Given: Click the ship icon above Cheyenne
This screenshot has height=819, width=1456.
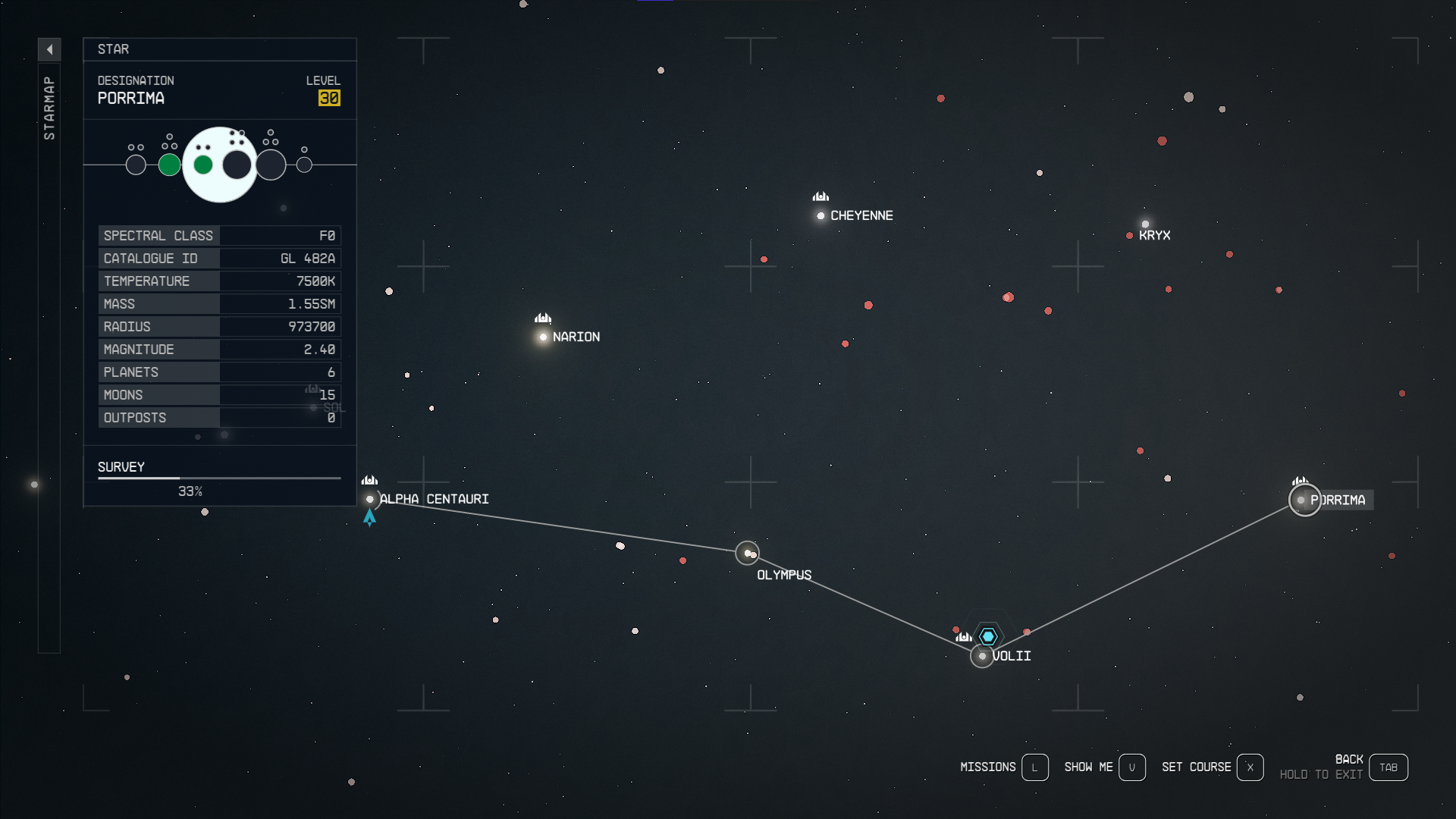Looking at the screenshot, I should coord(821,196).
